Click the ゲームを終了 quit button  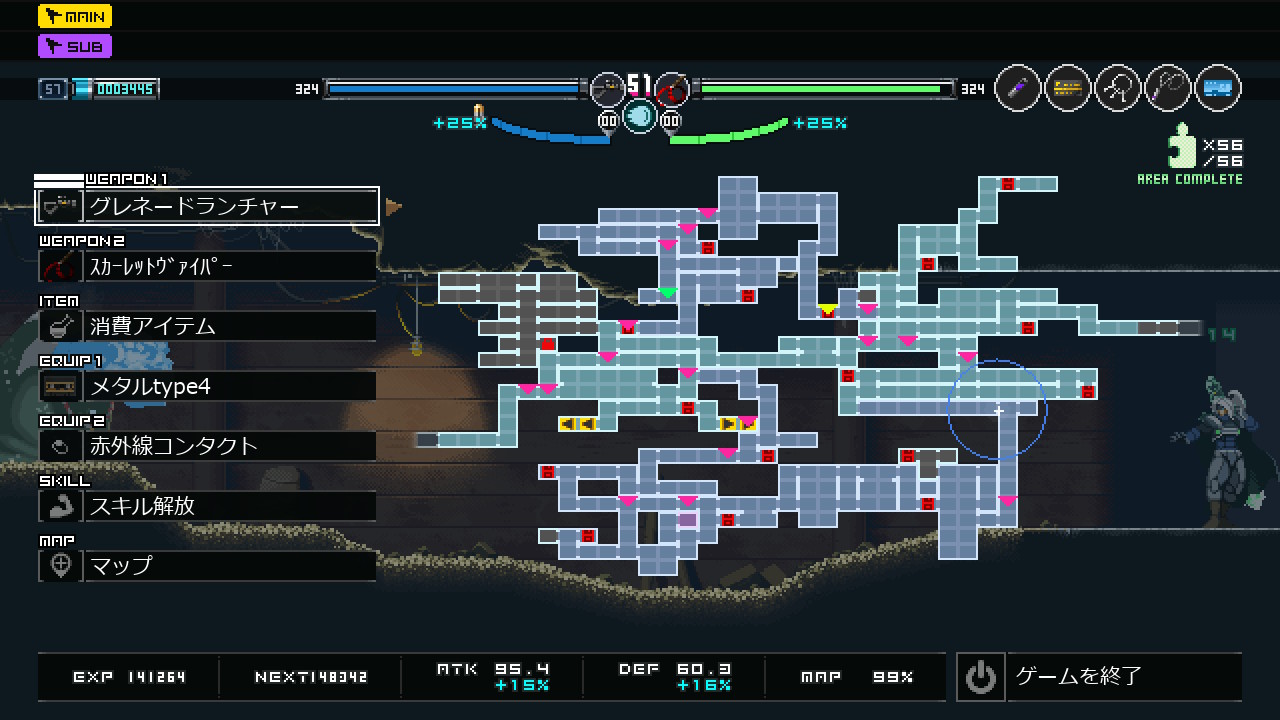1098,677
